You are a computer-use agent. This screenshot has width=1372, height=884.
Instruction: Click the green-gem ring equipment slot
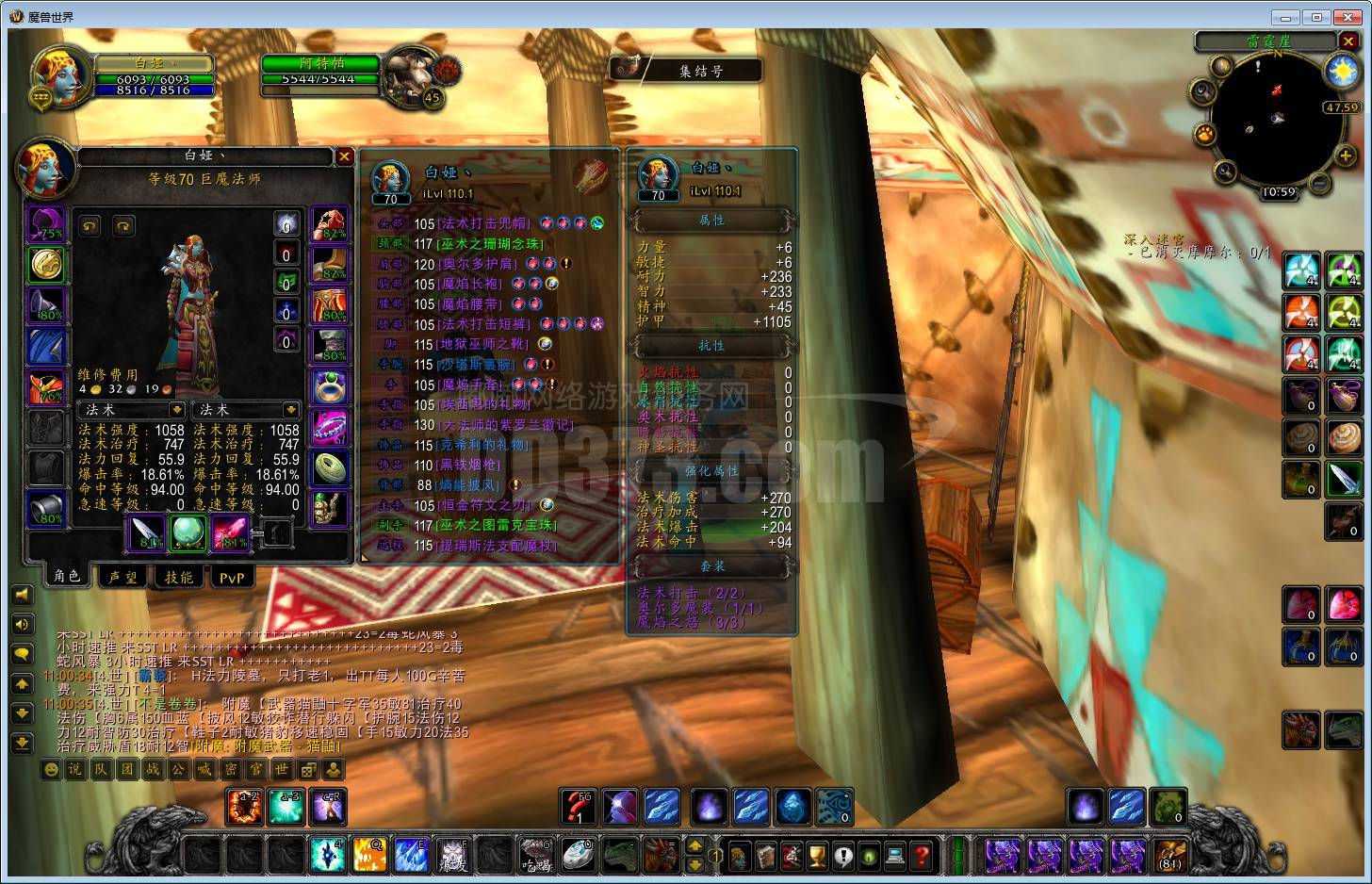coord(330,385)
